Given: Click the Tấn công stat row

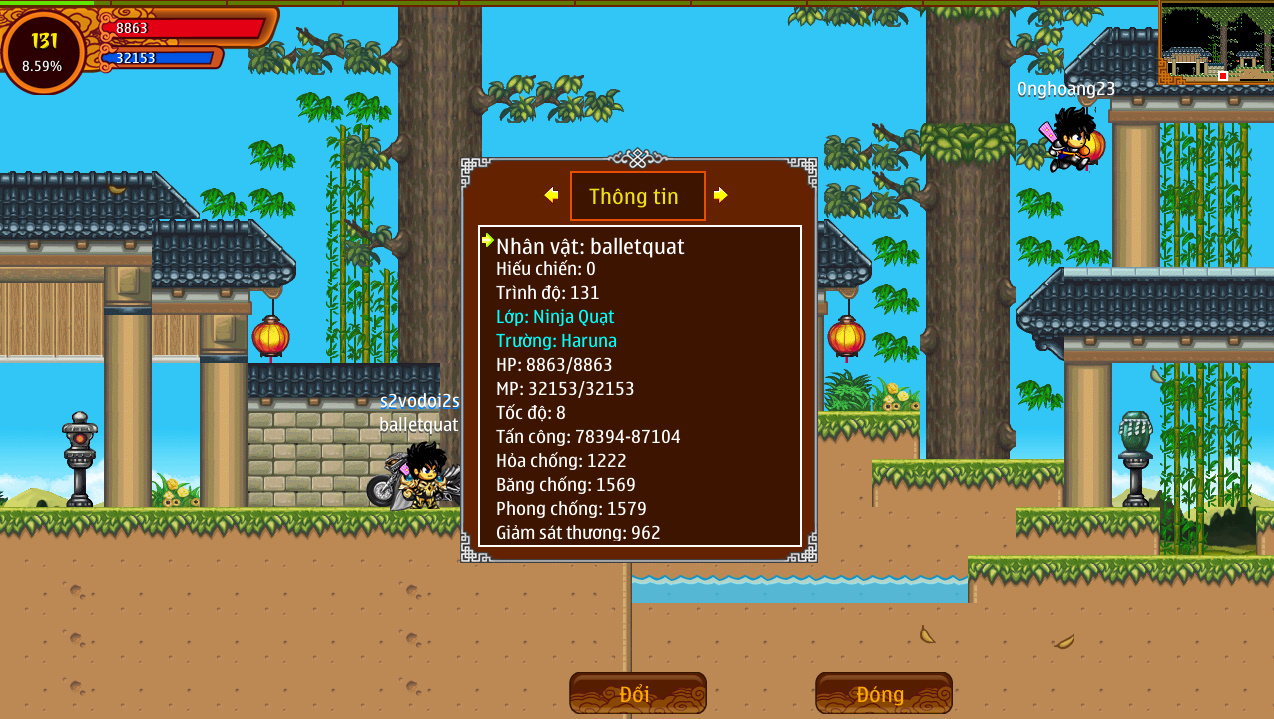Looking at the screenshot, I should pyautogui.click(x=588, y=437).
